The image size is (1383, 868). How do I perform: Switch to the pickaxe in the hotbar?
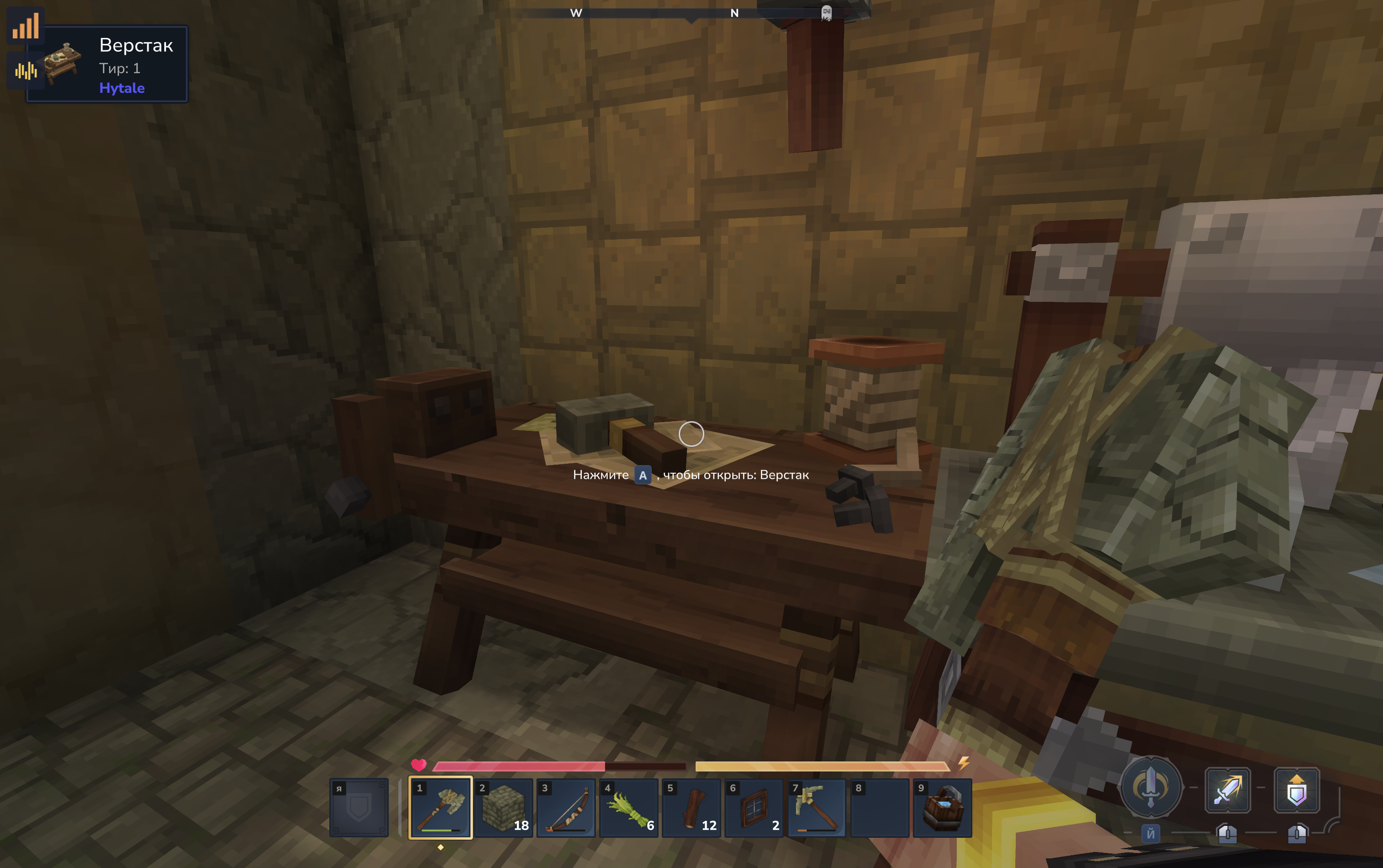(x=816, y=807)
